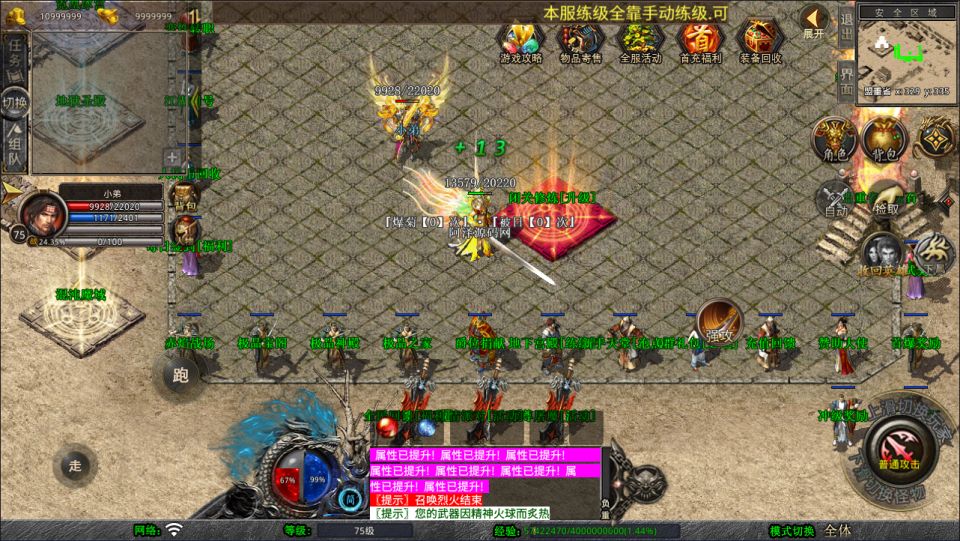Toggle 自动 auto-combat mode
The height and width of the screenshot is (541, 960).
[x=836, y=199]
